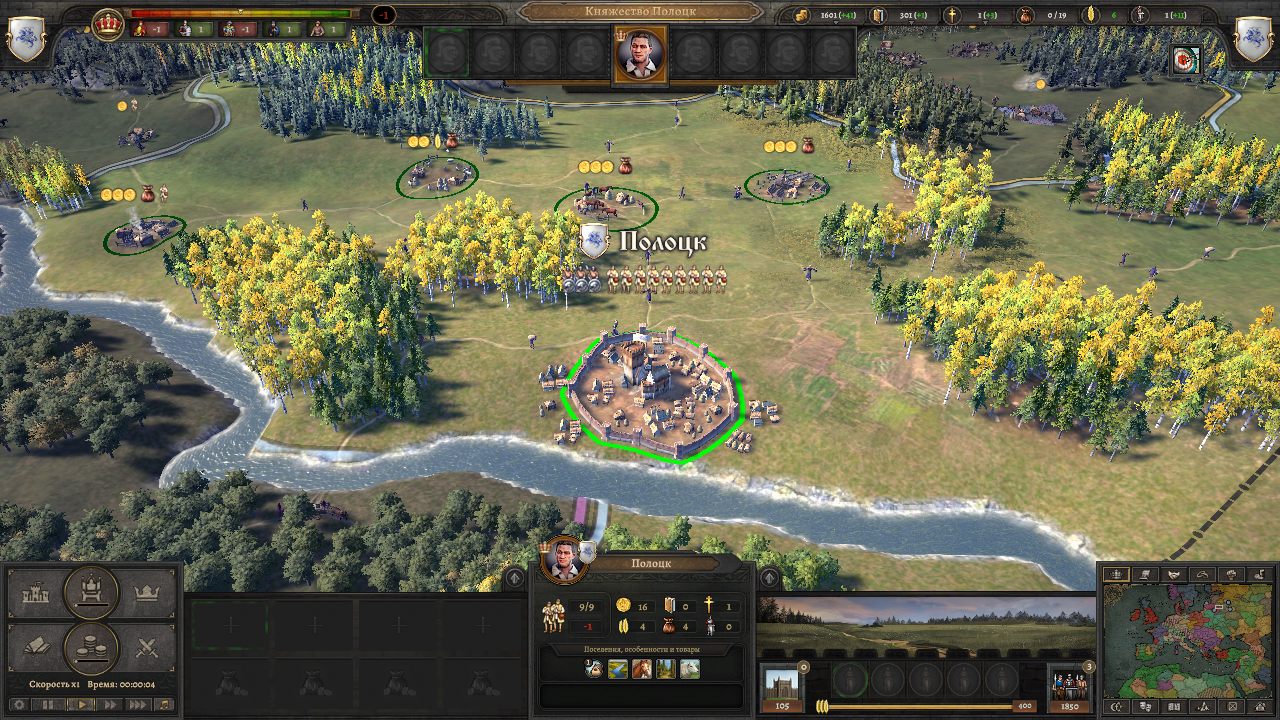1280x720 pixels.
Task: Open the military panel with crossed swords icon
Action: (148, 646)
